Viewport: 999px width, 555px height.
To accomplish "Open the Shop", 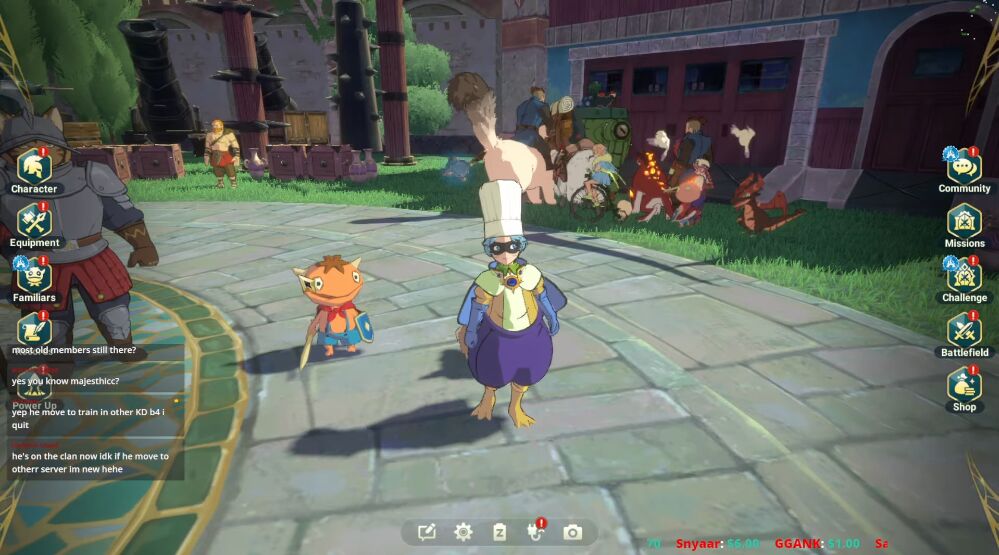I will click(x=964, y=385).
